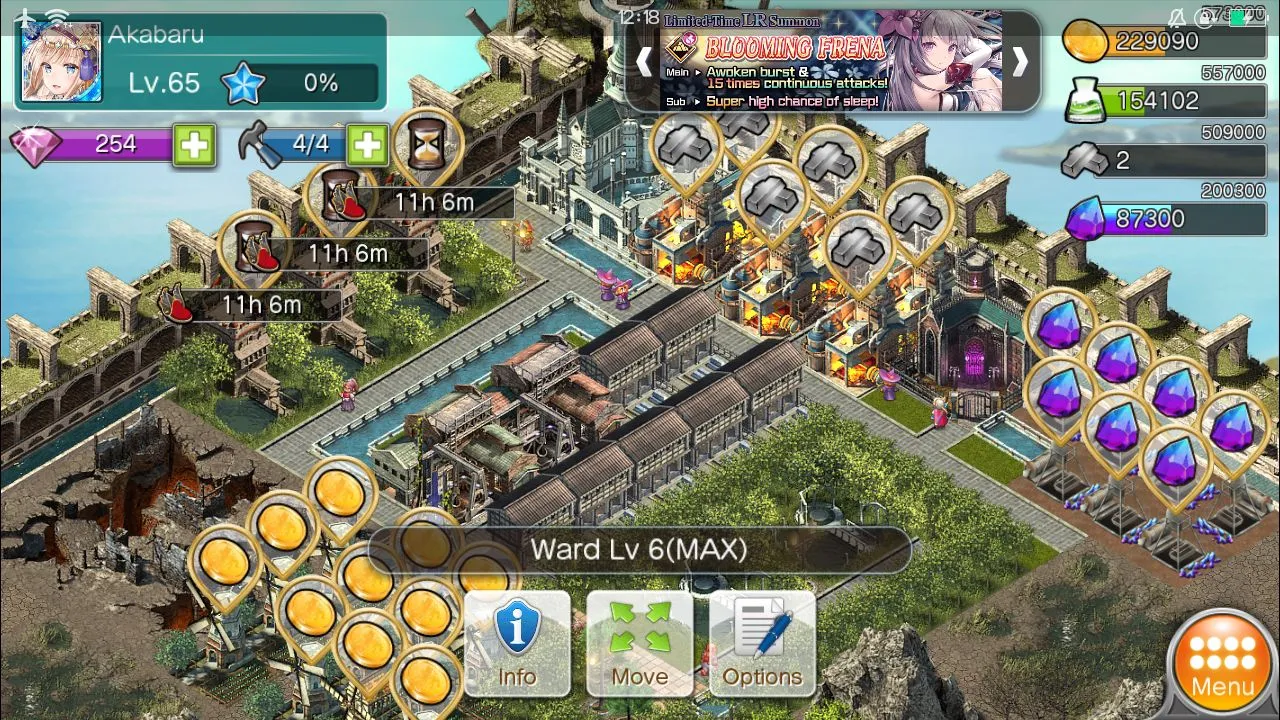
Task: Tap the hourglass bubble above the wall
Action: 427,145
